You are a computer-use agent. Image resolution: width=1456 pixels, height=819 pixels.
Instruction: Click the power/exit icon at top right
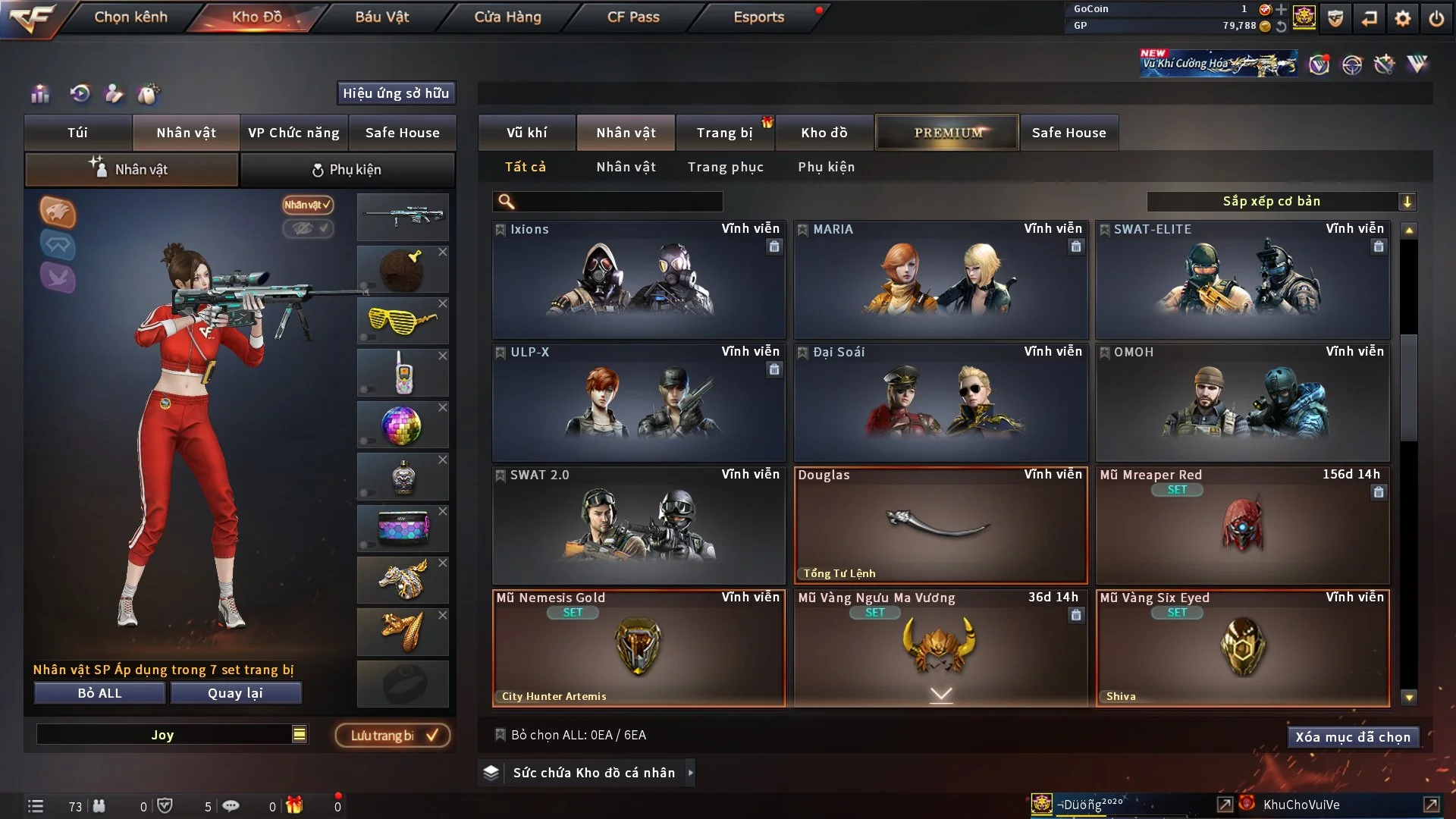(x=1437, y=17)
